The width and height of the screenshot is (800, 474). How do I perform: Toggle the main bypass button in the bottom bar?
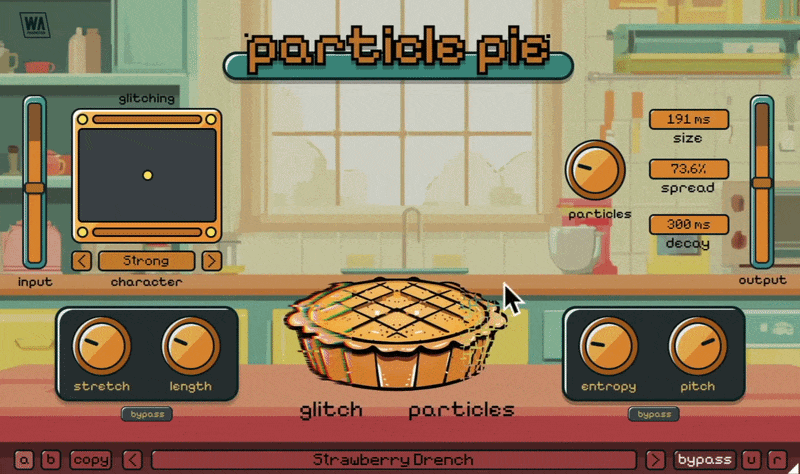[703, 460]
